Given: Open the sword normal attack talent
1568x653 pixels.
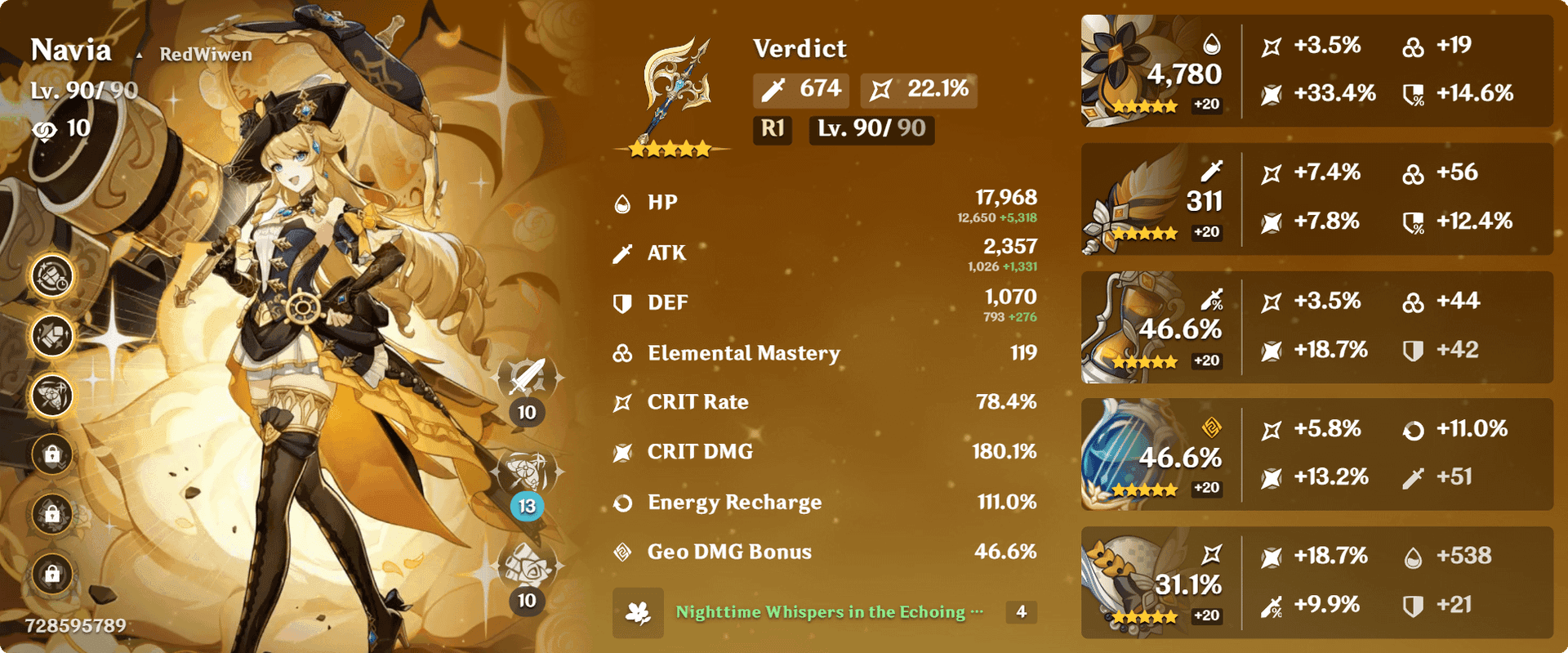Looking at the screenshot, I should 527,378.
